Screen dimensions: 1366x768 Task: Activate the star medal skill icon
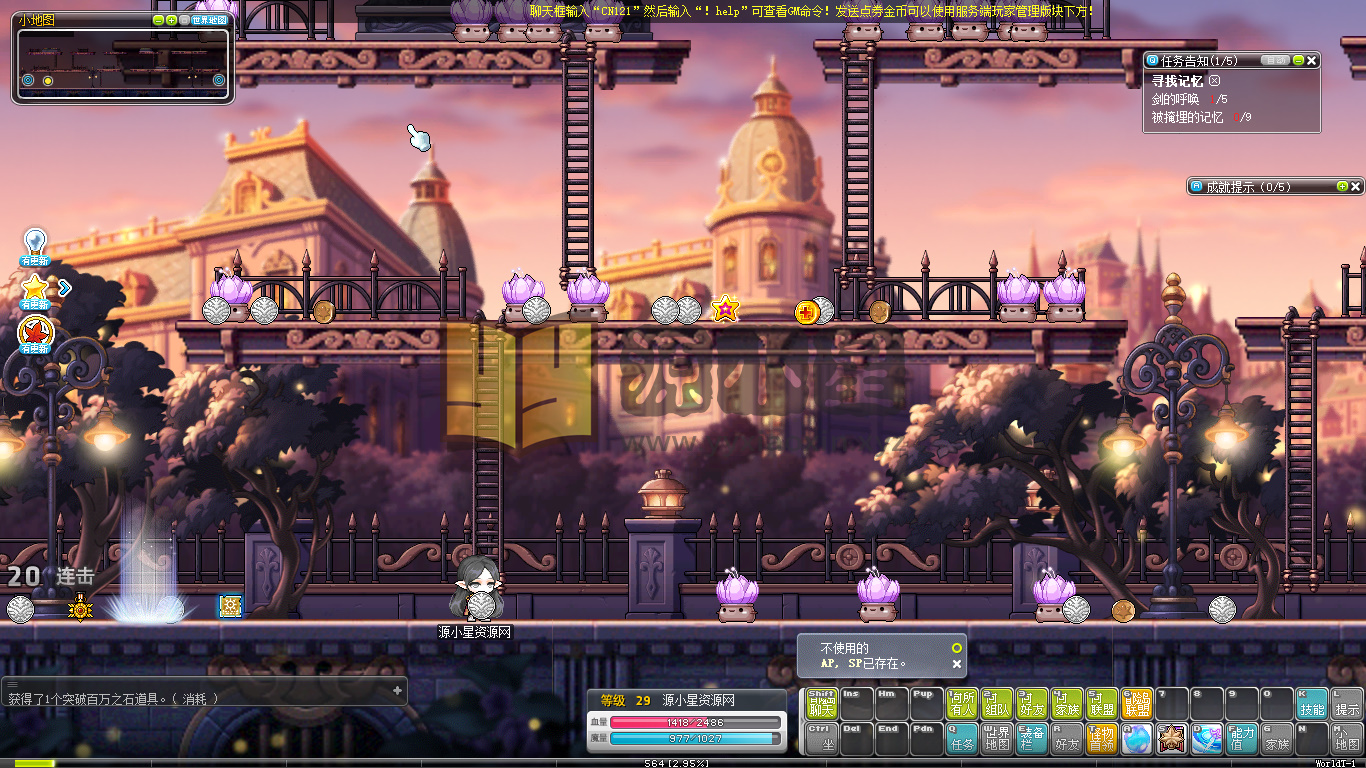click(x=1171, y=739)
